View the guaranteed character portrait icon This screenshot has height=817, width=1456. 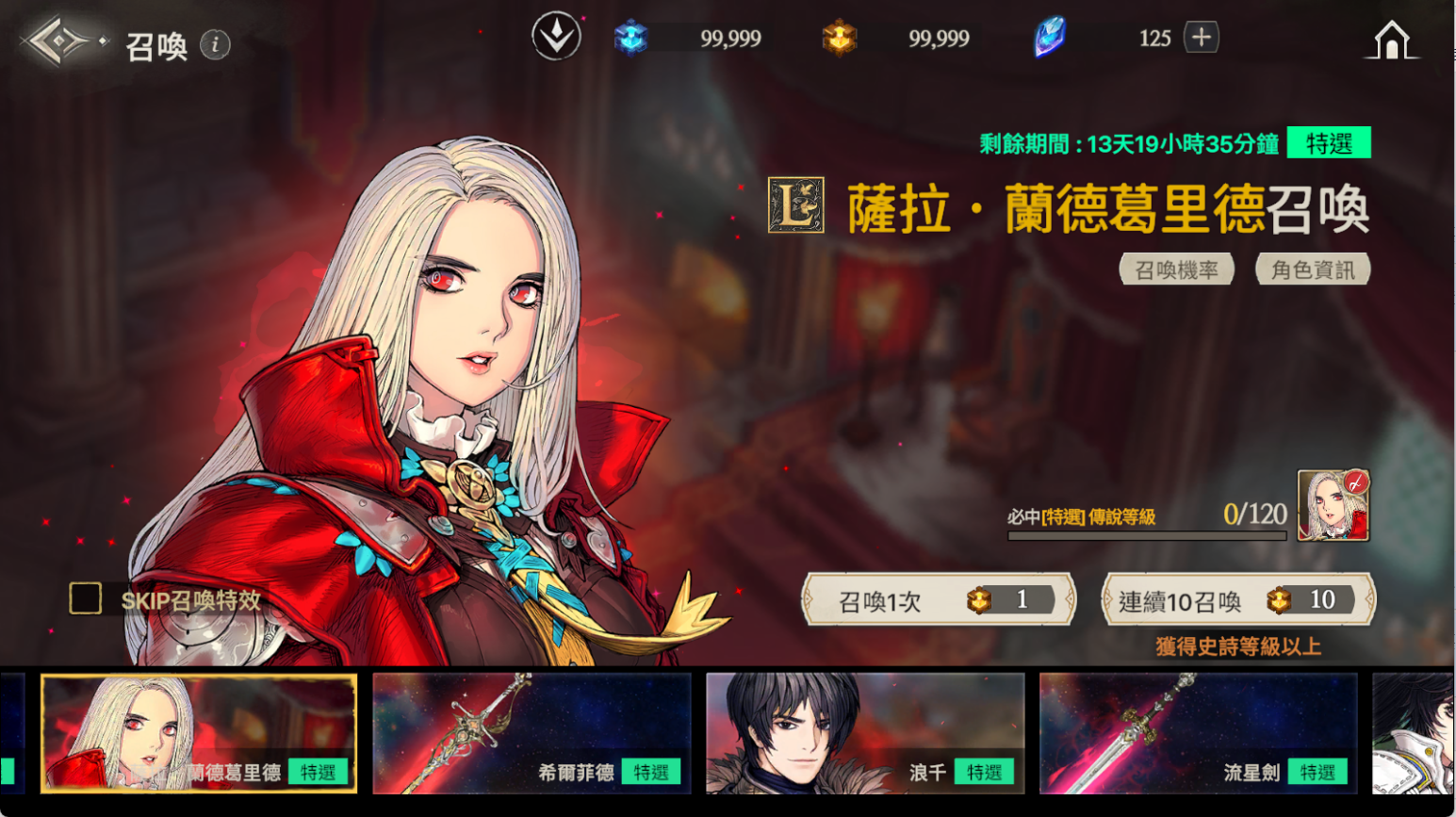pyautogui.click(x=1333, y=506)
